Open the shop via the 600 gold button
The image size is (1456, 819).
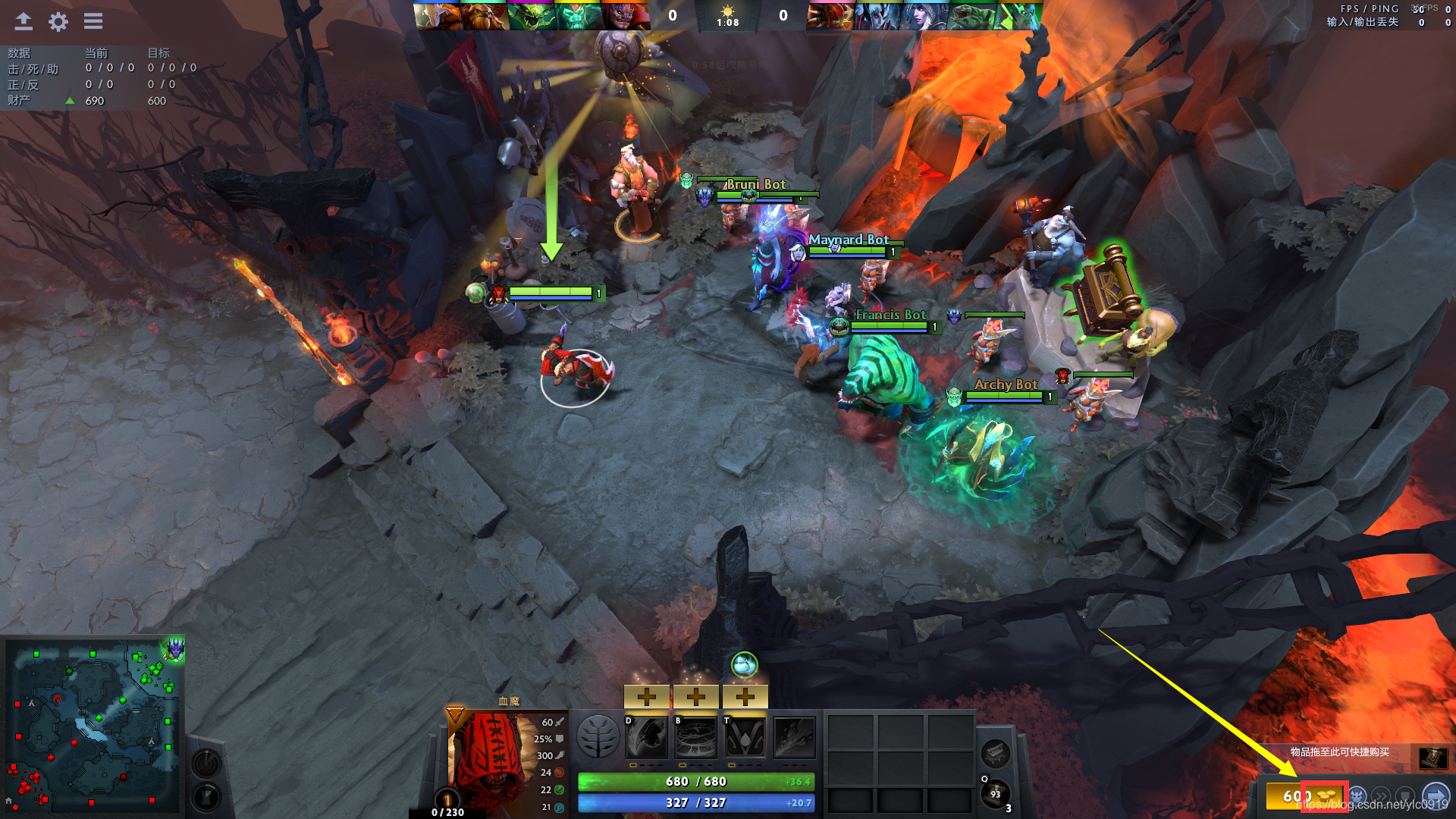tap(1298, 796)
